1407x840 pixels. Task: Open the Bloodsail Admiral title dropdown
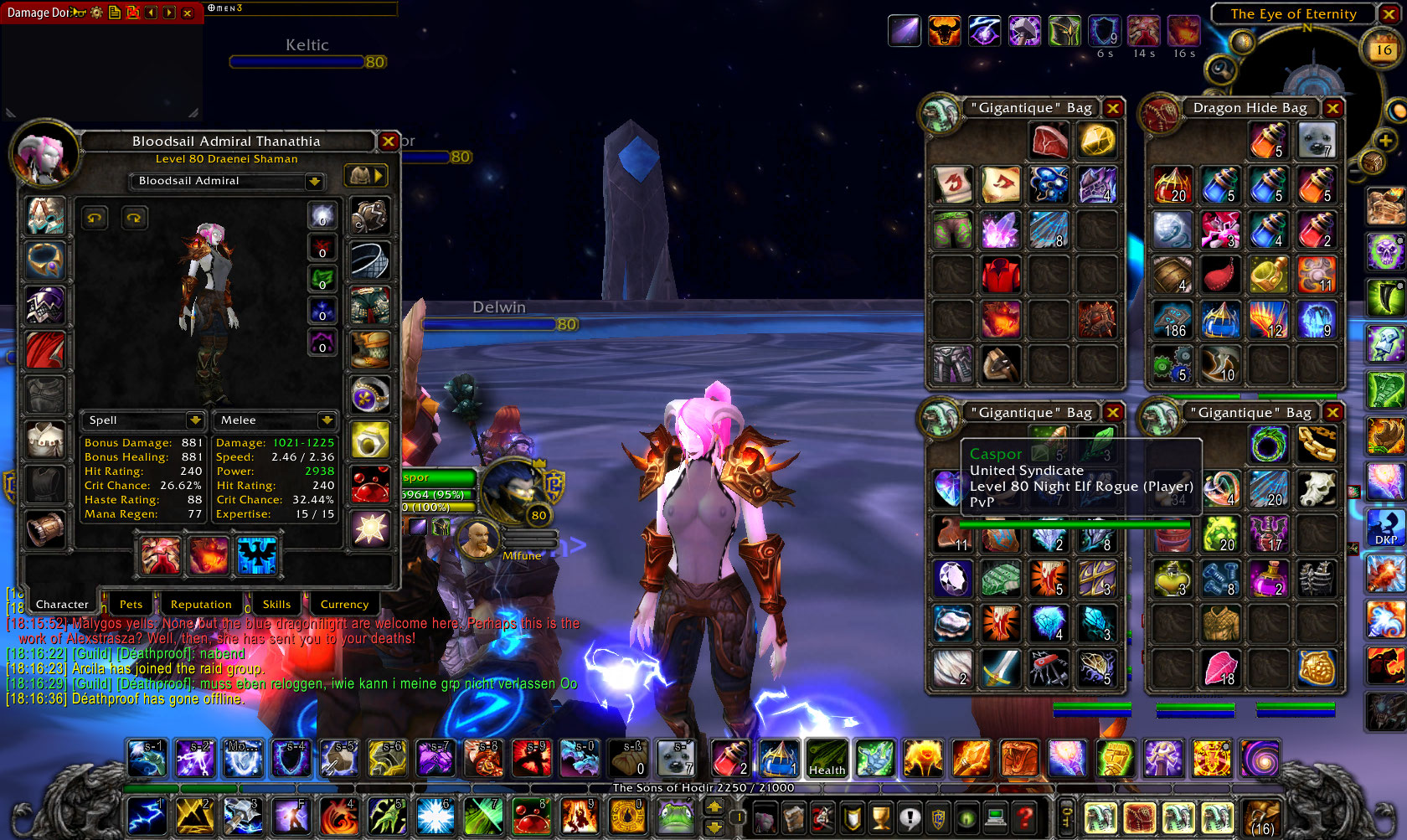coord(314,181)
